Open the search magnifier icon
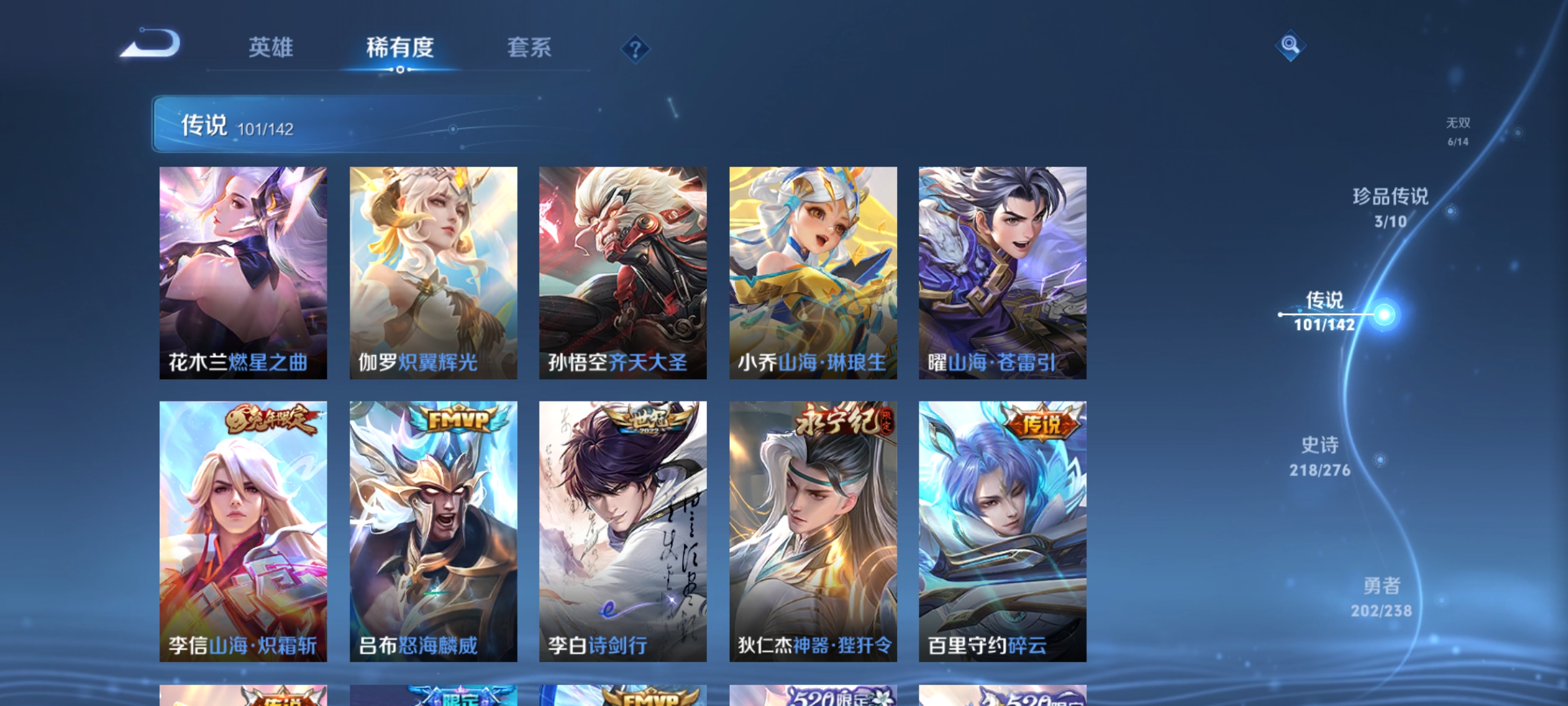 click(1289, 46)
